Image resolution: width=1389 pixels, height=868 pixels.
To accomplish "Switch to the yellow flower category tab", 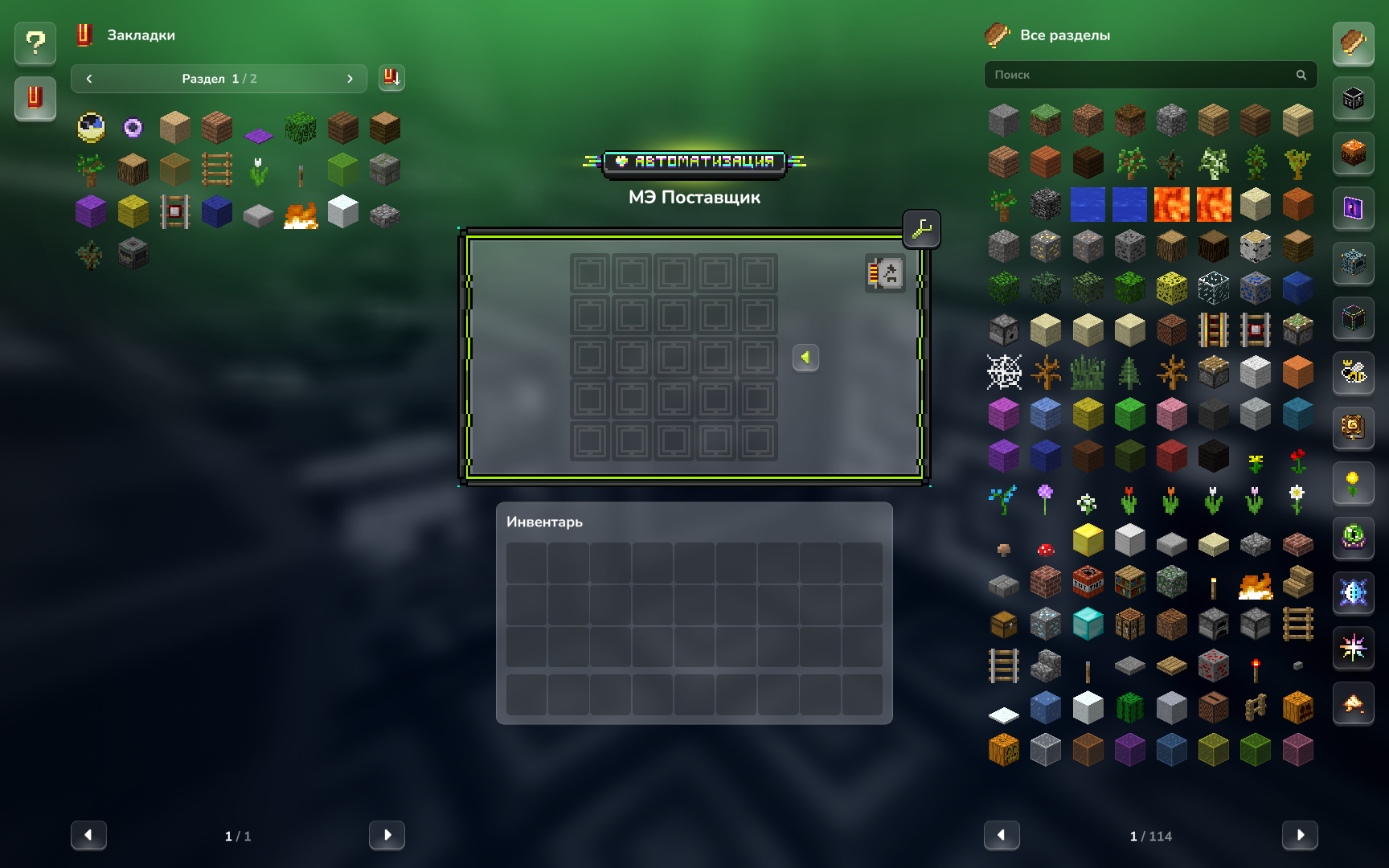I will pos(1353,483).
